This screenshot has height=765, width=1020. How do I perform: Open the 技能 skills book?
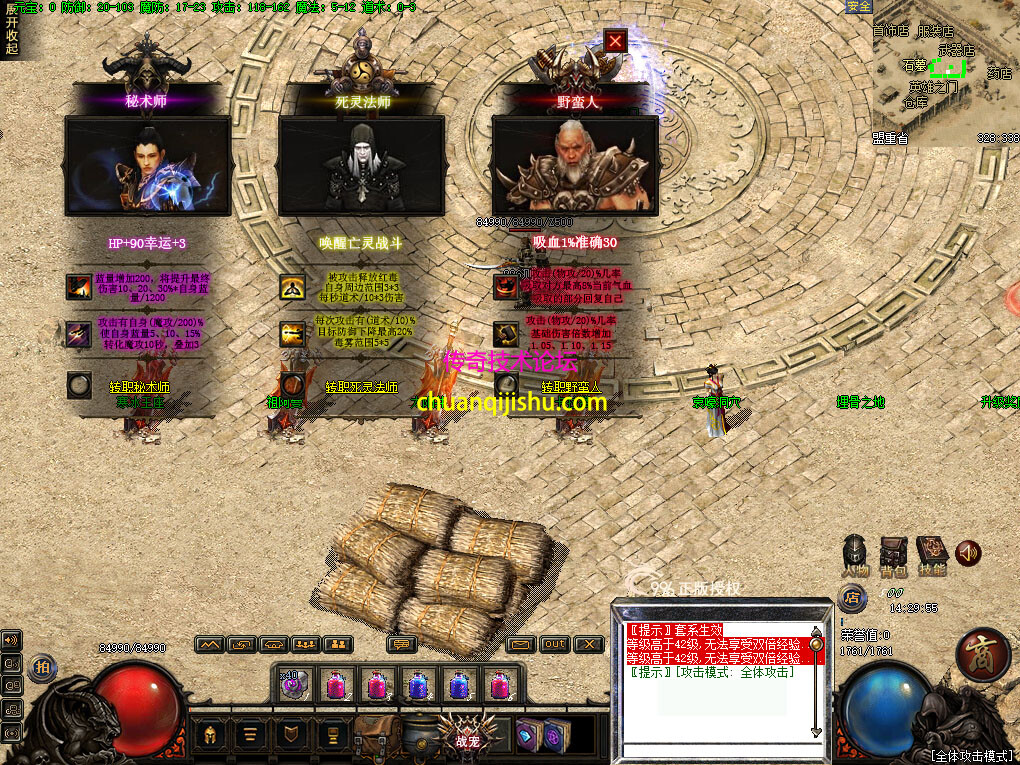pos(932,554)
